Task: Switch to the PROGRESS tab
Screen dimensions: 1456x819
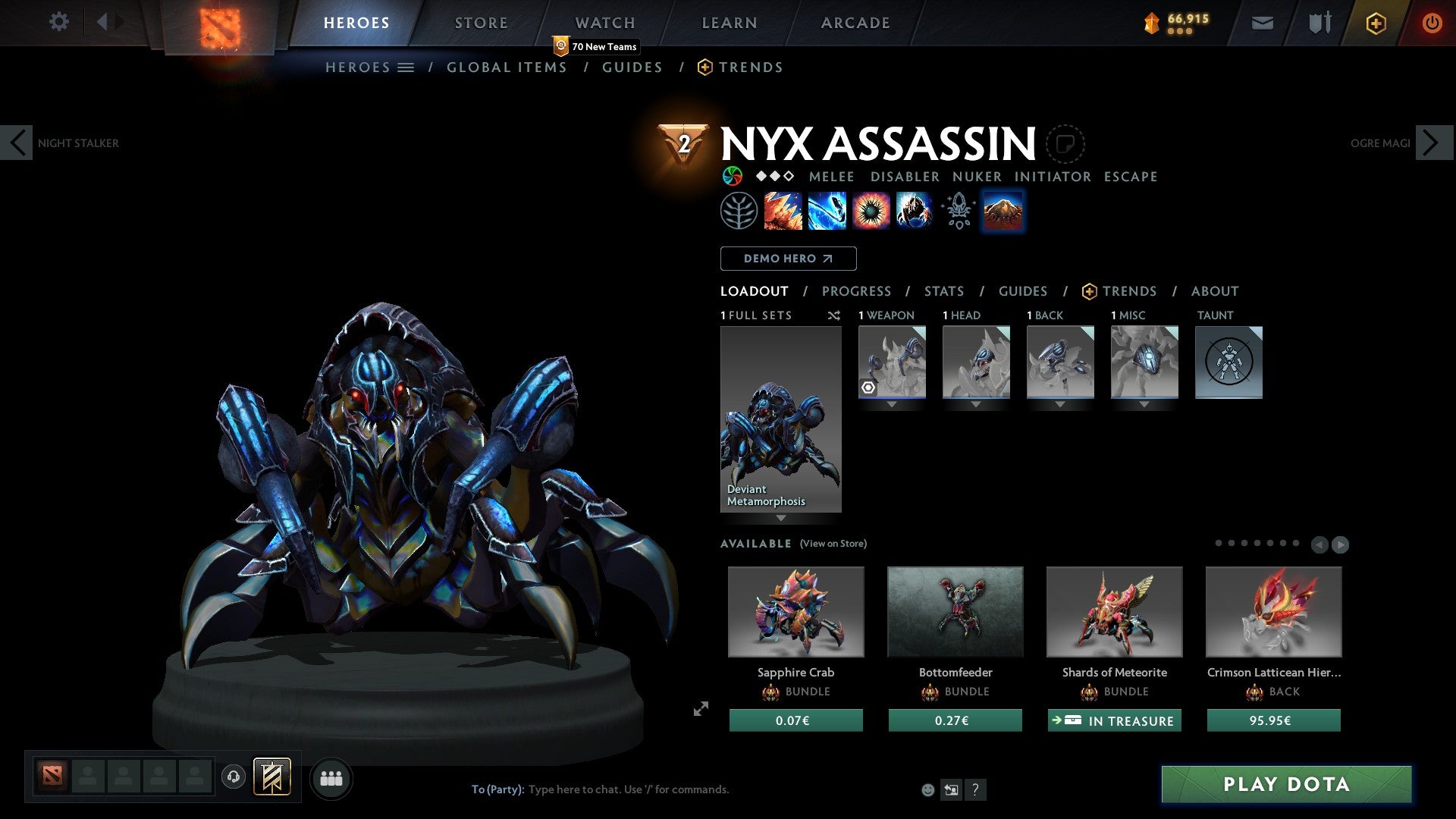Action: pos(857,290)
